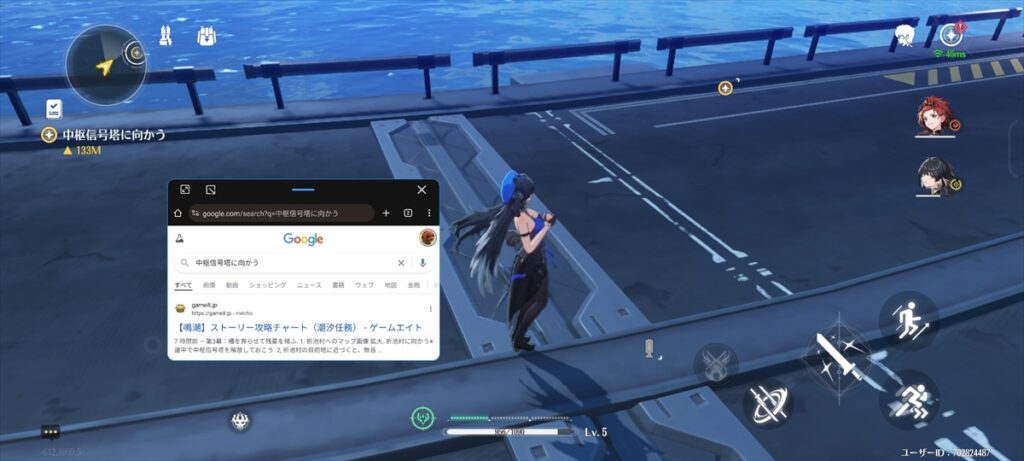Click the Google search result from game8.jp
1024x461 pixels.
coord(300,327)
